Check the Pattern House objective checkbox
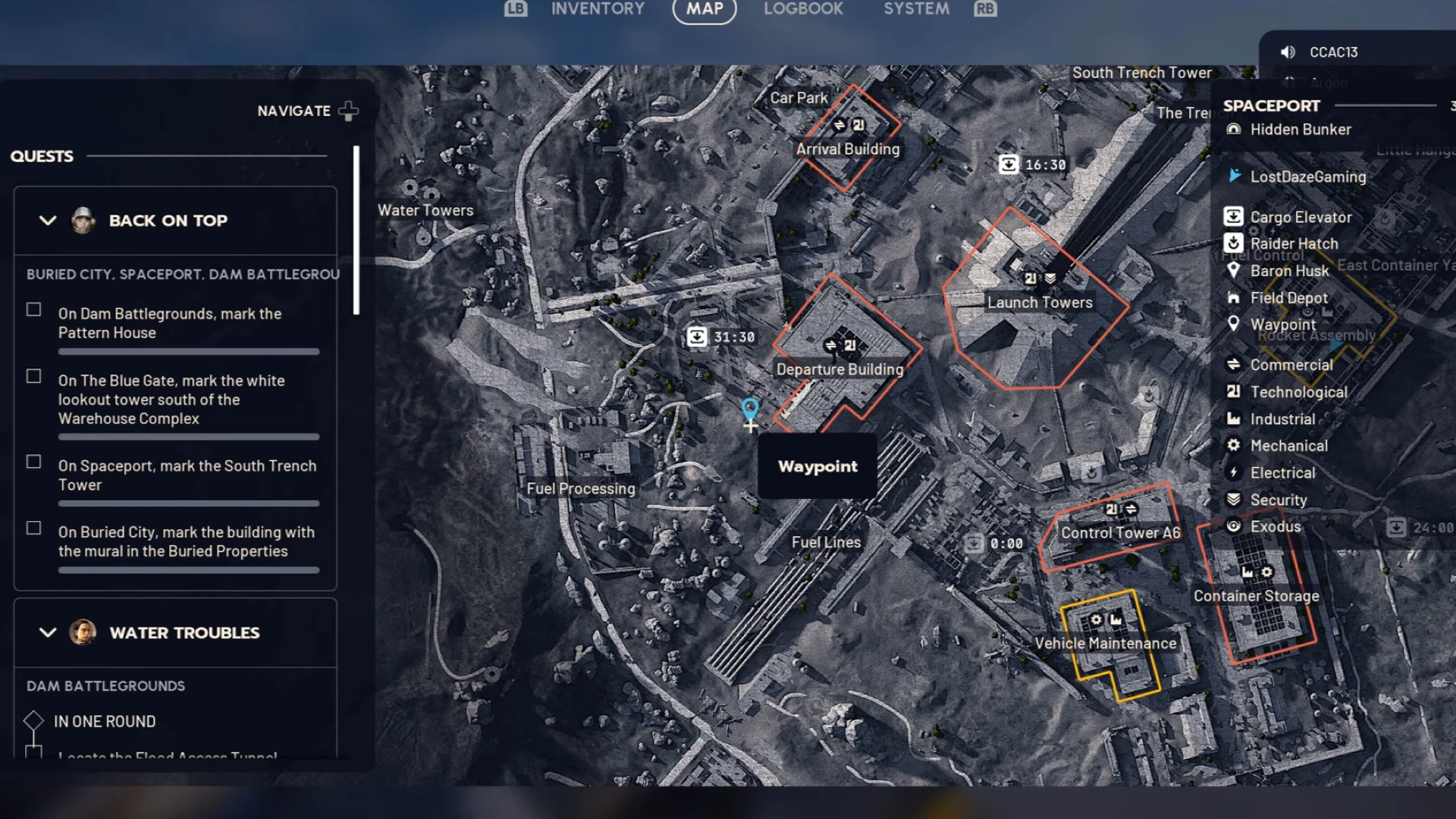1456x819 pixels. click(x=33, y=309)
